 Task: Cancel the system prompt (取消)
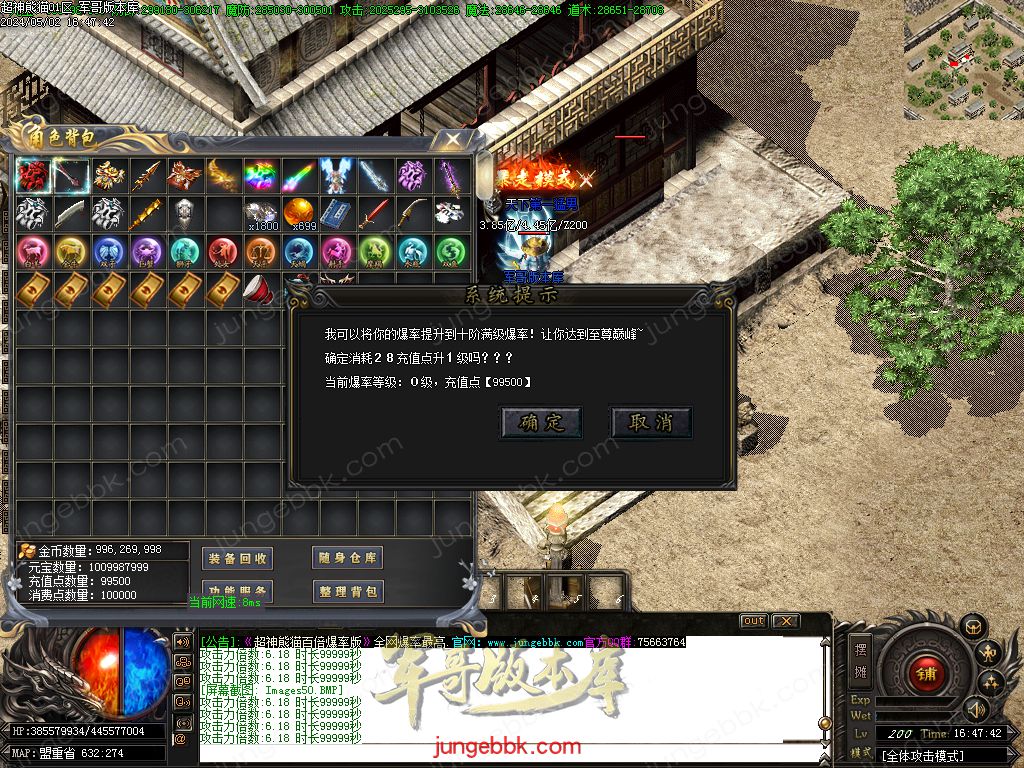(x=651, y=422)
